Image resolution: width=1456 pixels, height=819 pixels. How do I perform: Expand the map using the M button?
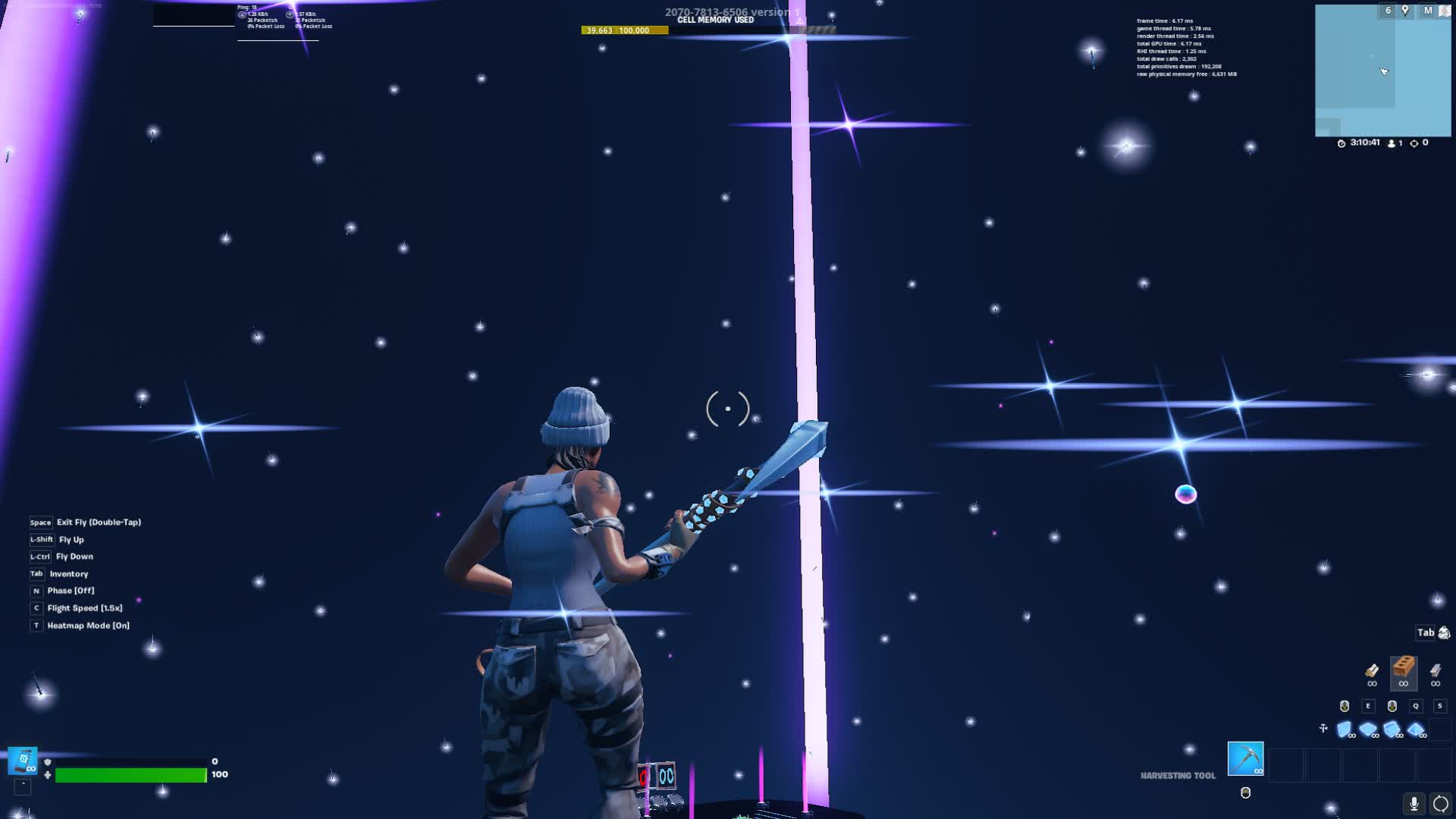tap(1428, 10)
